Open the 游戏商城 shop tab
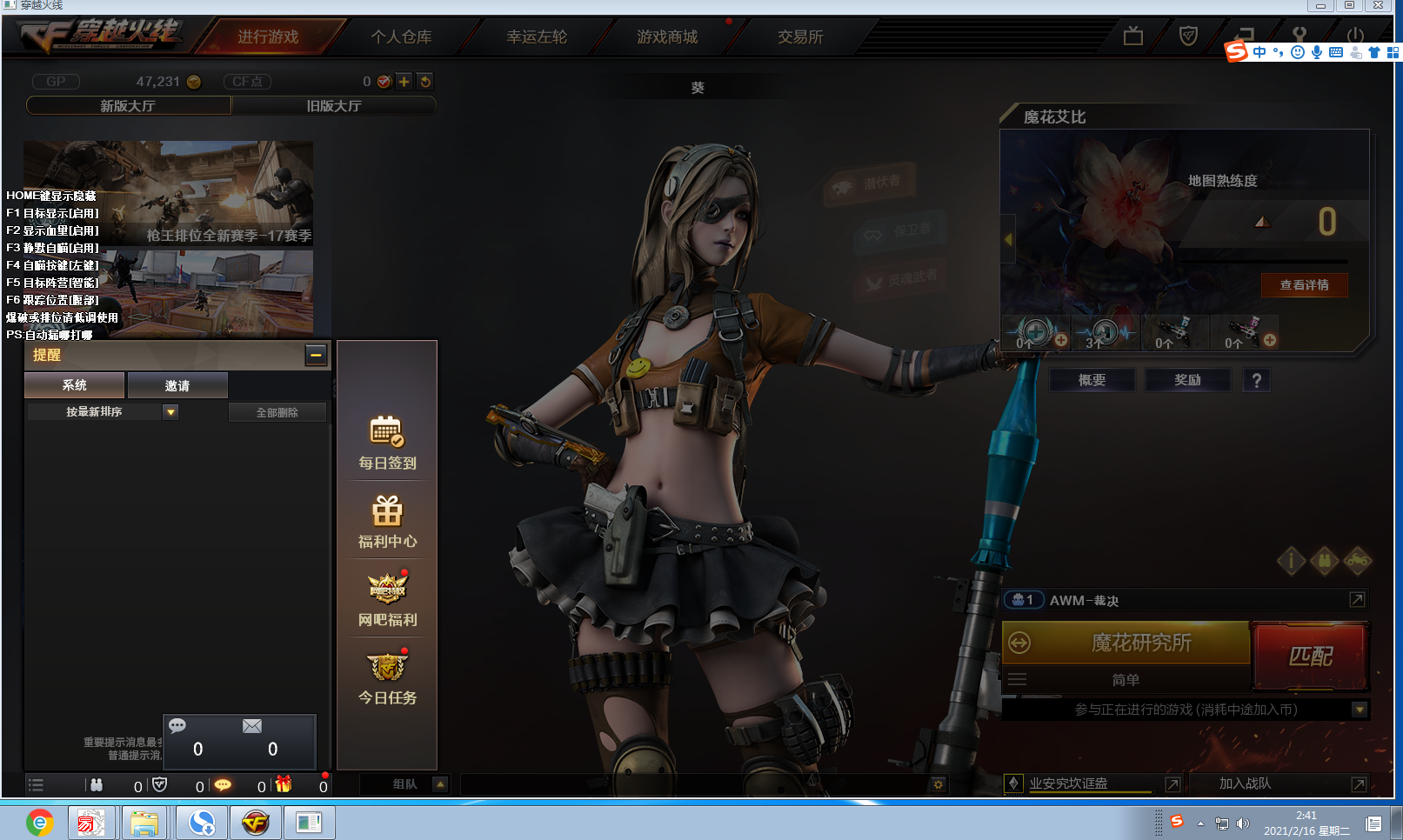The width and height of the screenshot is (1403, 840). (667, 37)
